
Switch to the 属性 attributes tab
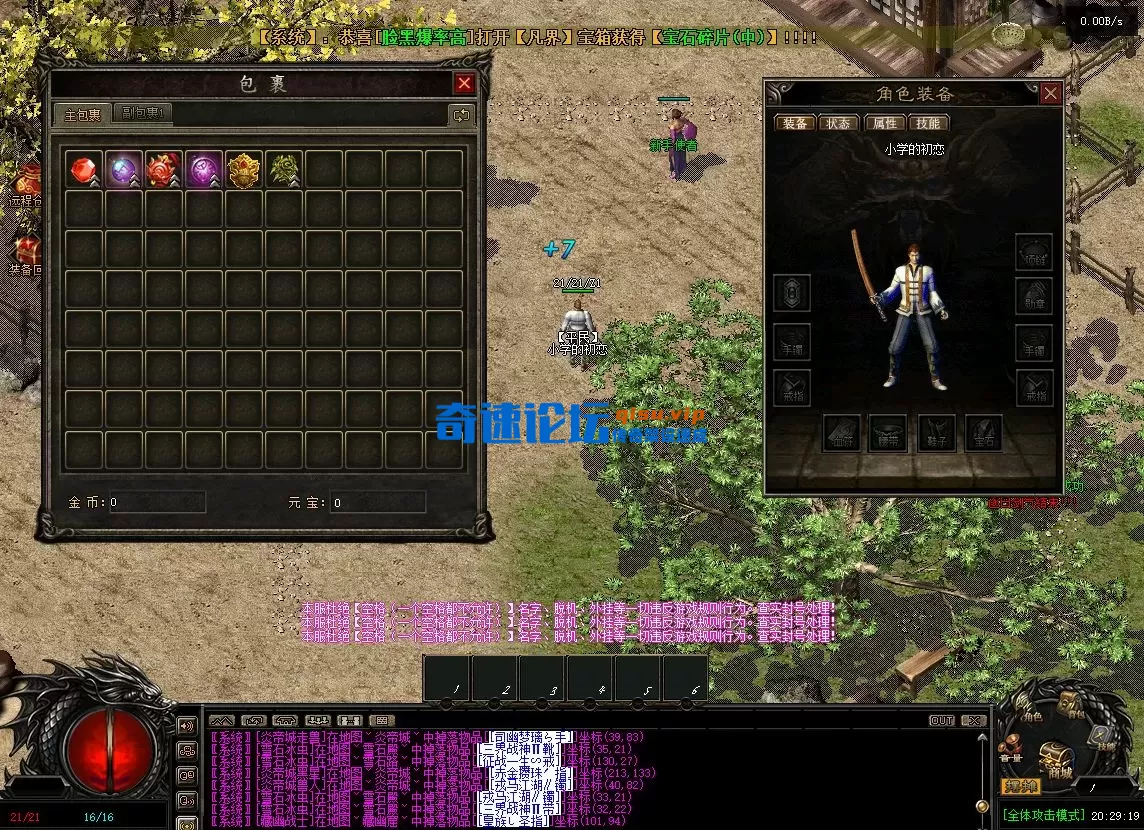click(884, 123)
